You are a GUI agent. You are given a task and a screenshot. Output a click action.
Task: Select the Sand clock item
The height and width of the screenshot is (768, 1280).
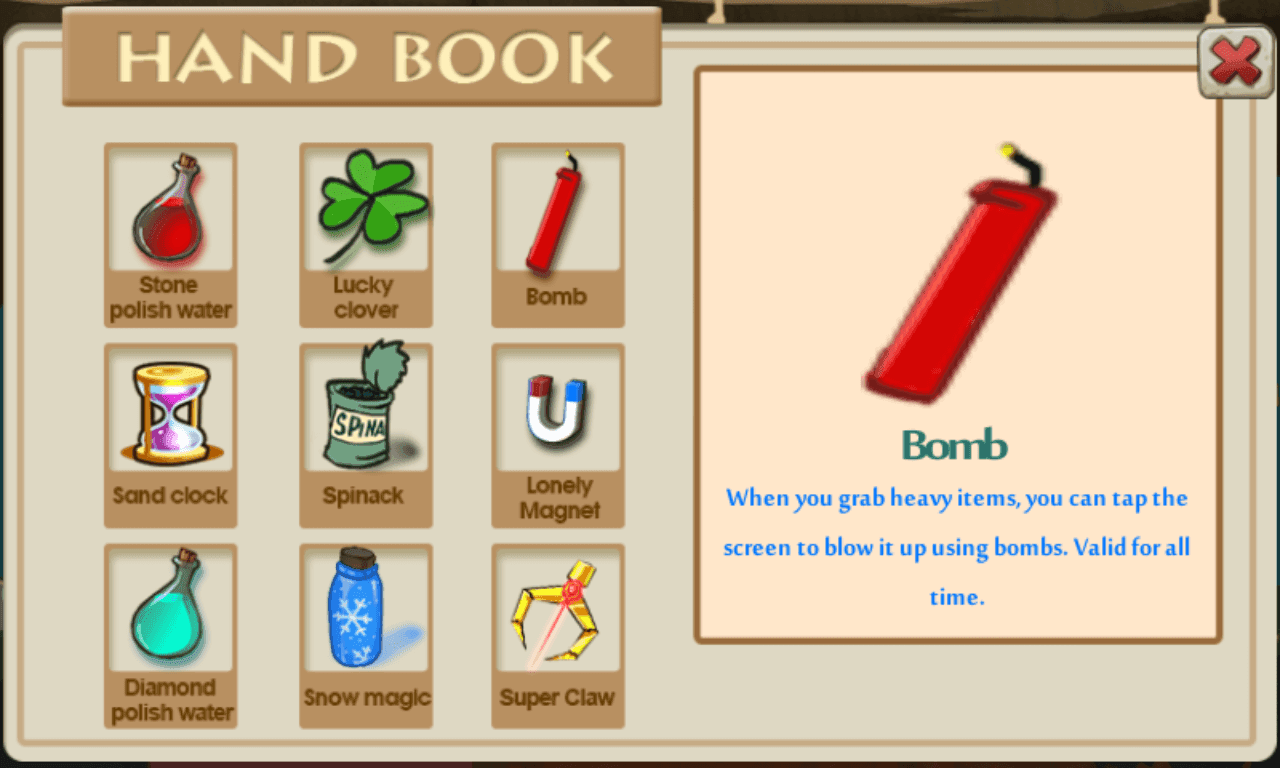[x=170, y=410]
